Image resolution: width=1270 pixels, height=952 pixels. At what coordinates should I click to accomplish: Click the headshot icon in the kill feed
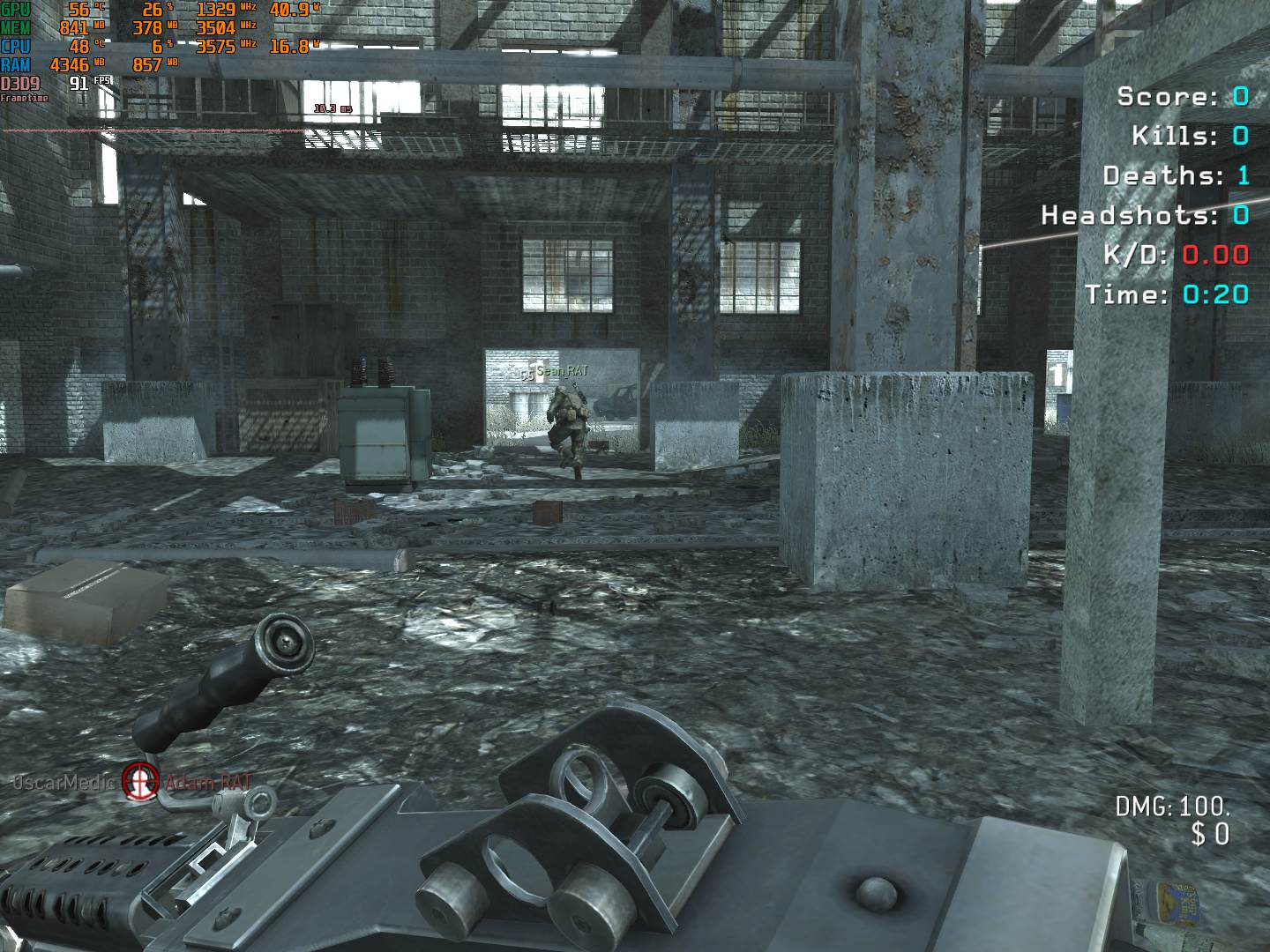pos(138,781)
